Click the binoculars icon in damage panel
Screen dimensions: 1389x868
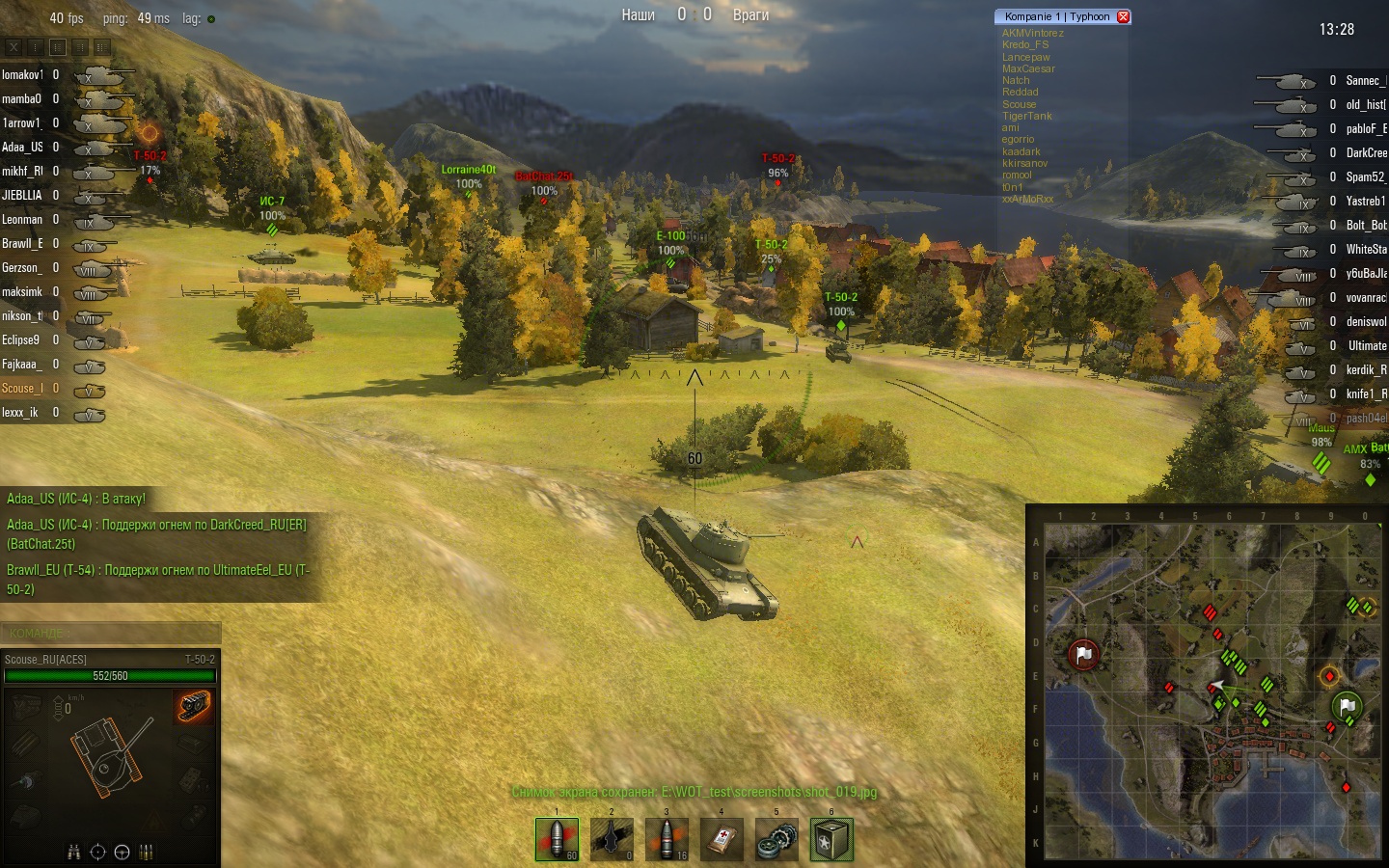73,852
